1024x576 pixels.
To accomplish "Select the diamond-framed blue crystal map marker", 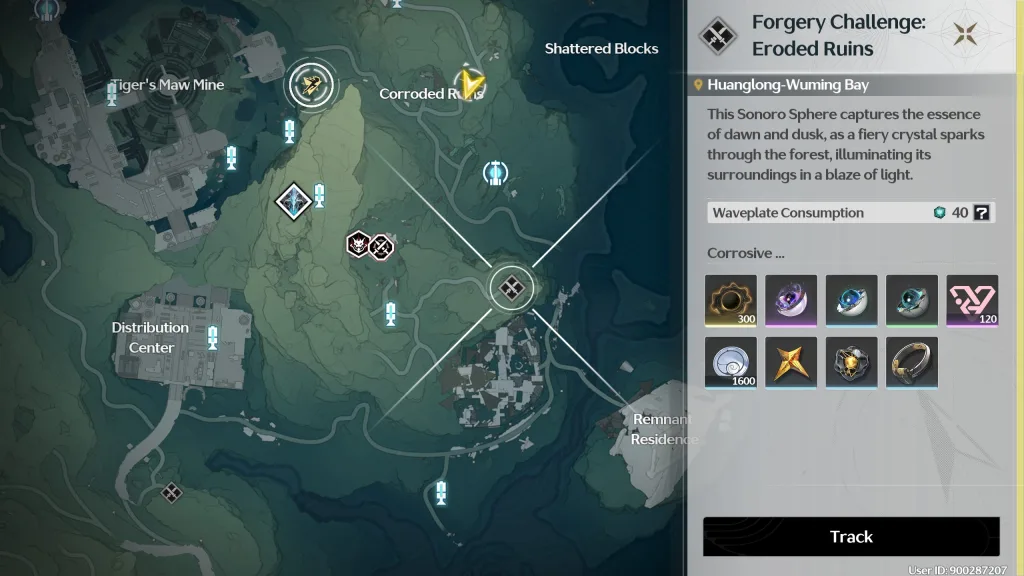I will [294, 201].
